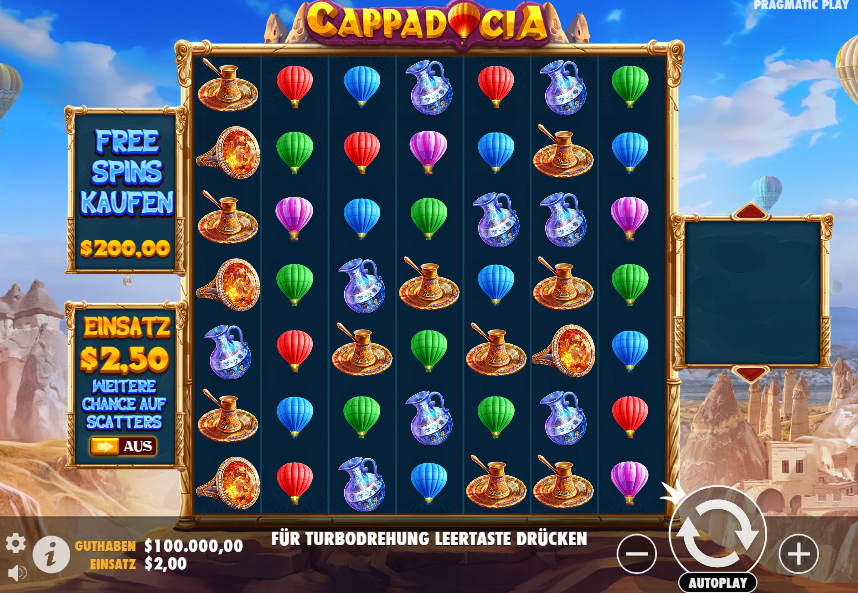
Task: Toggle the extra scatter chance AUS switch
Action: coord(124,446)
